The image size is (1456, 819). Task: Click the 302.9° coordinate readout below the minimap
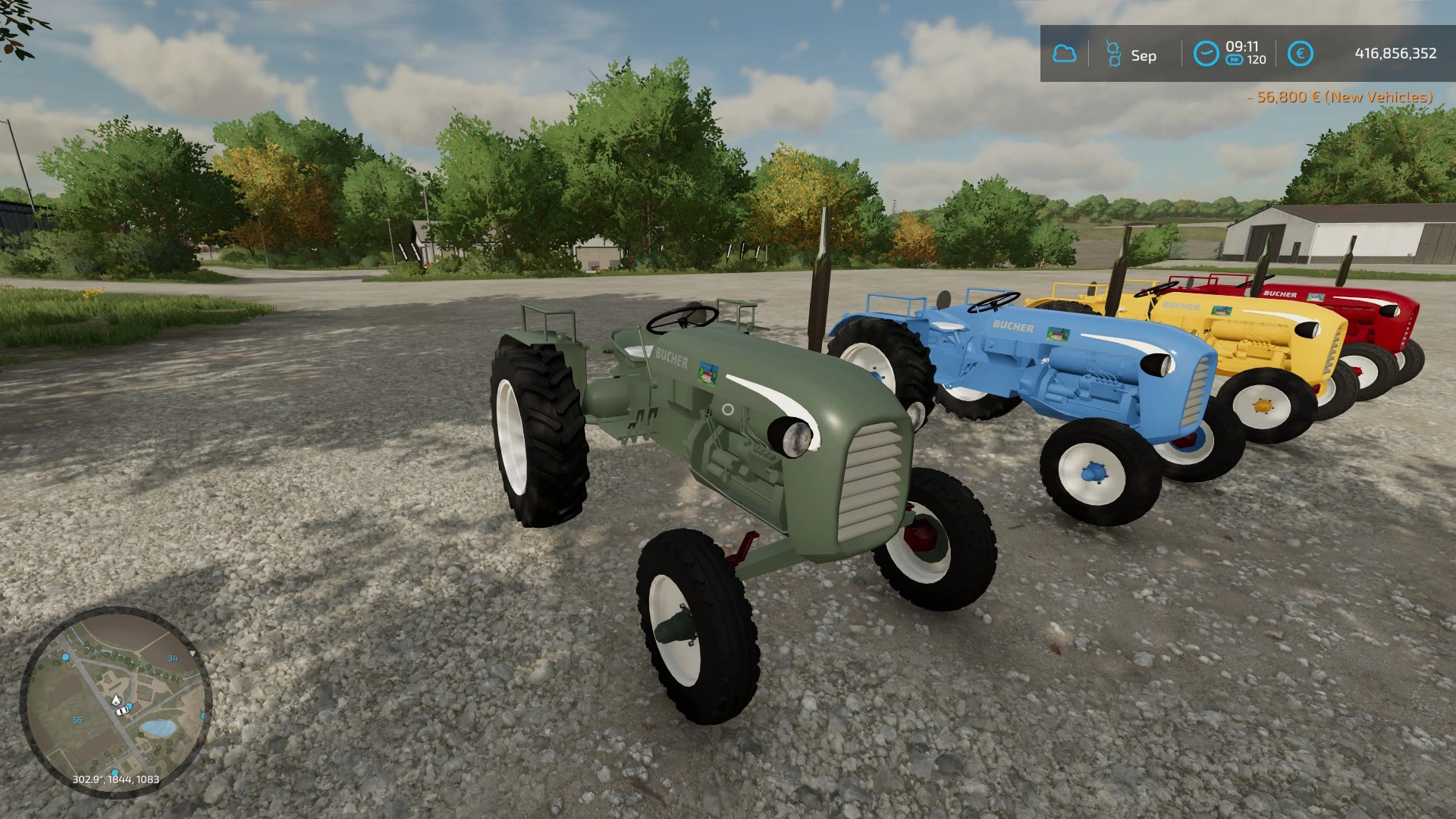pyautogui.click(x=115, y=779)
